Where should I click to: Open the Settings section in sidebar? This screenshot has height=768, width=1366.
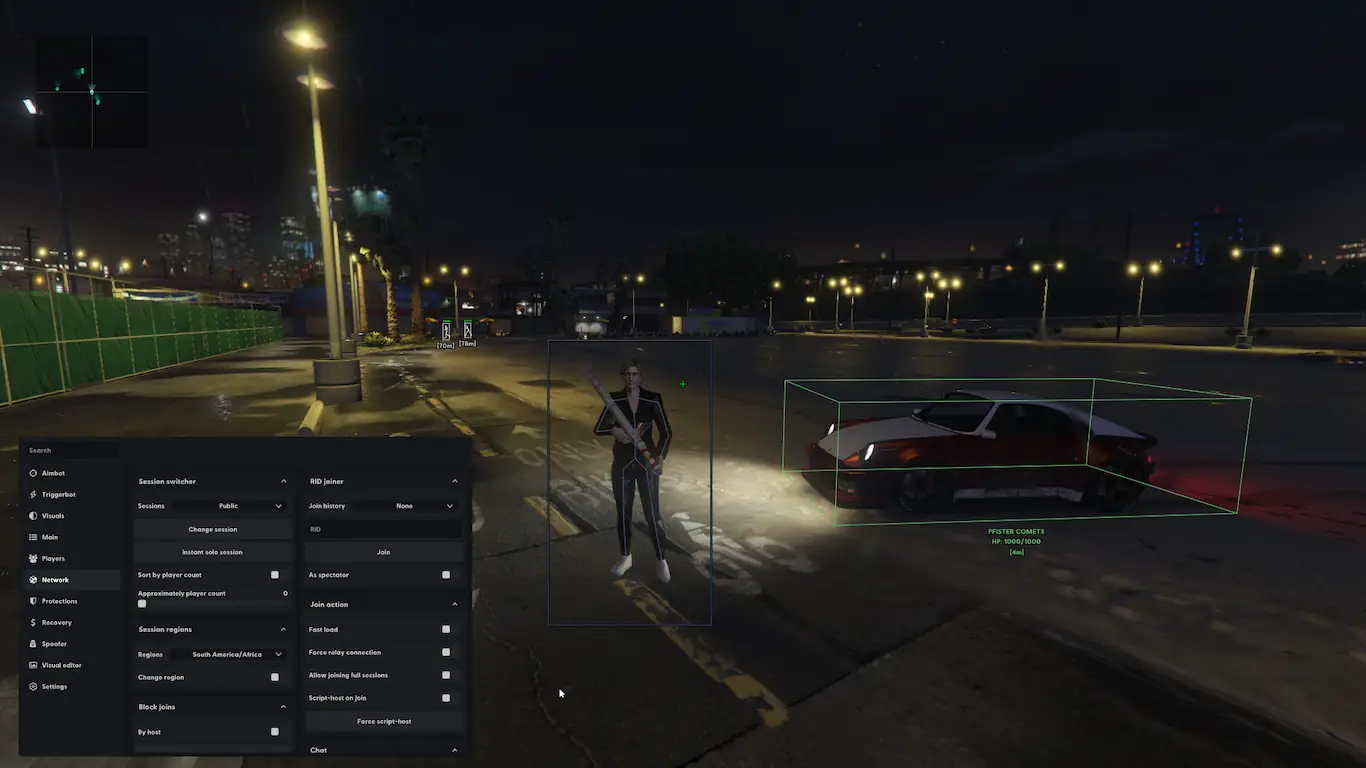pyautogui.click(x=54, y=687)
